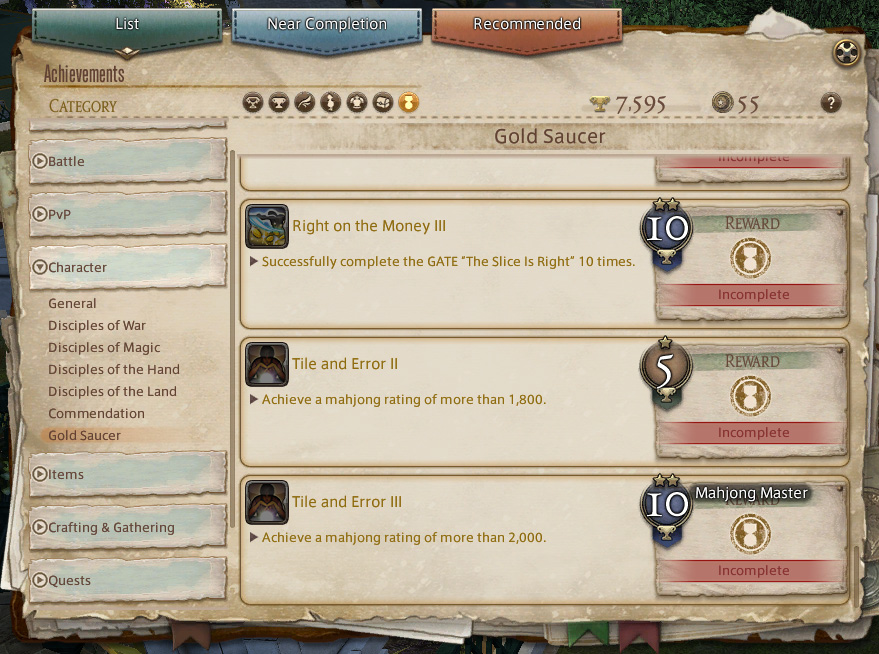
Task: Select Disciples of Magic subcategory
Action: (104, 347)
